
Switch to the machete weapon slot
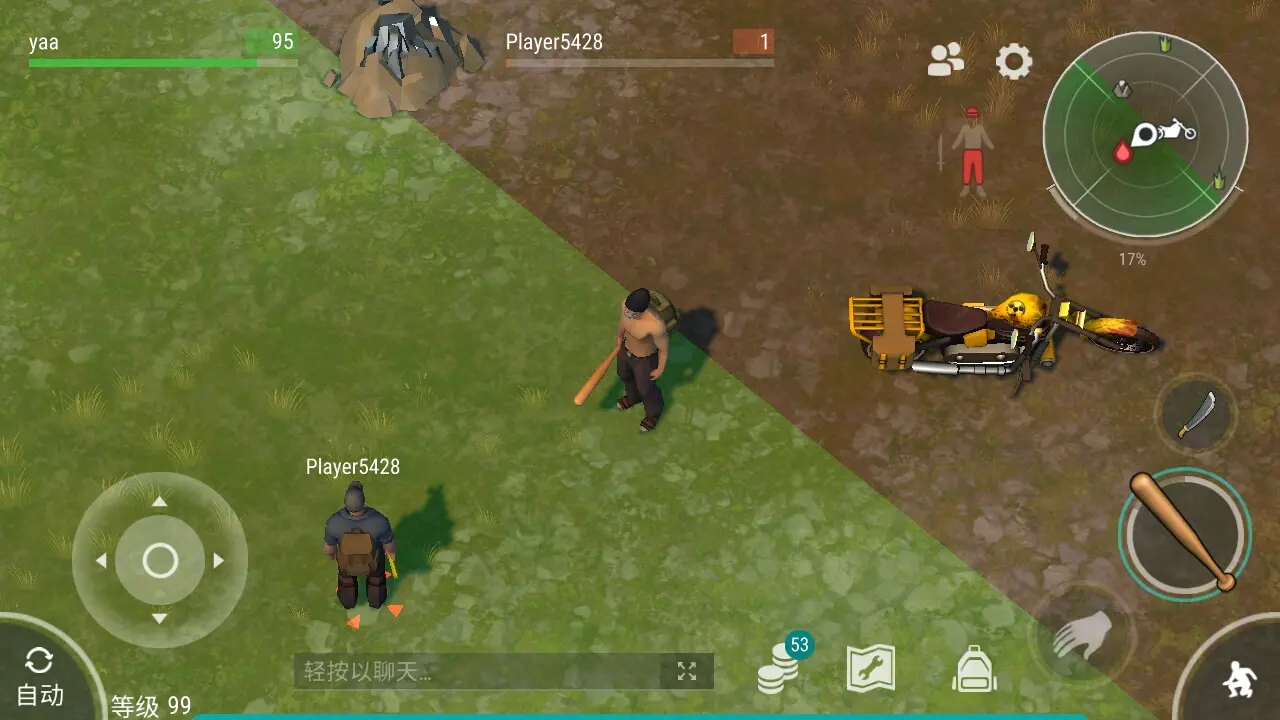click(1196, 414)
